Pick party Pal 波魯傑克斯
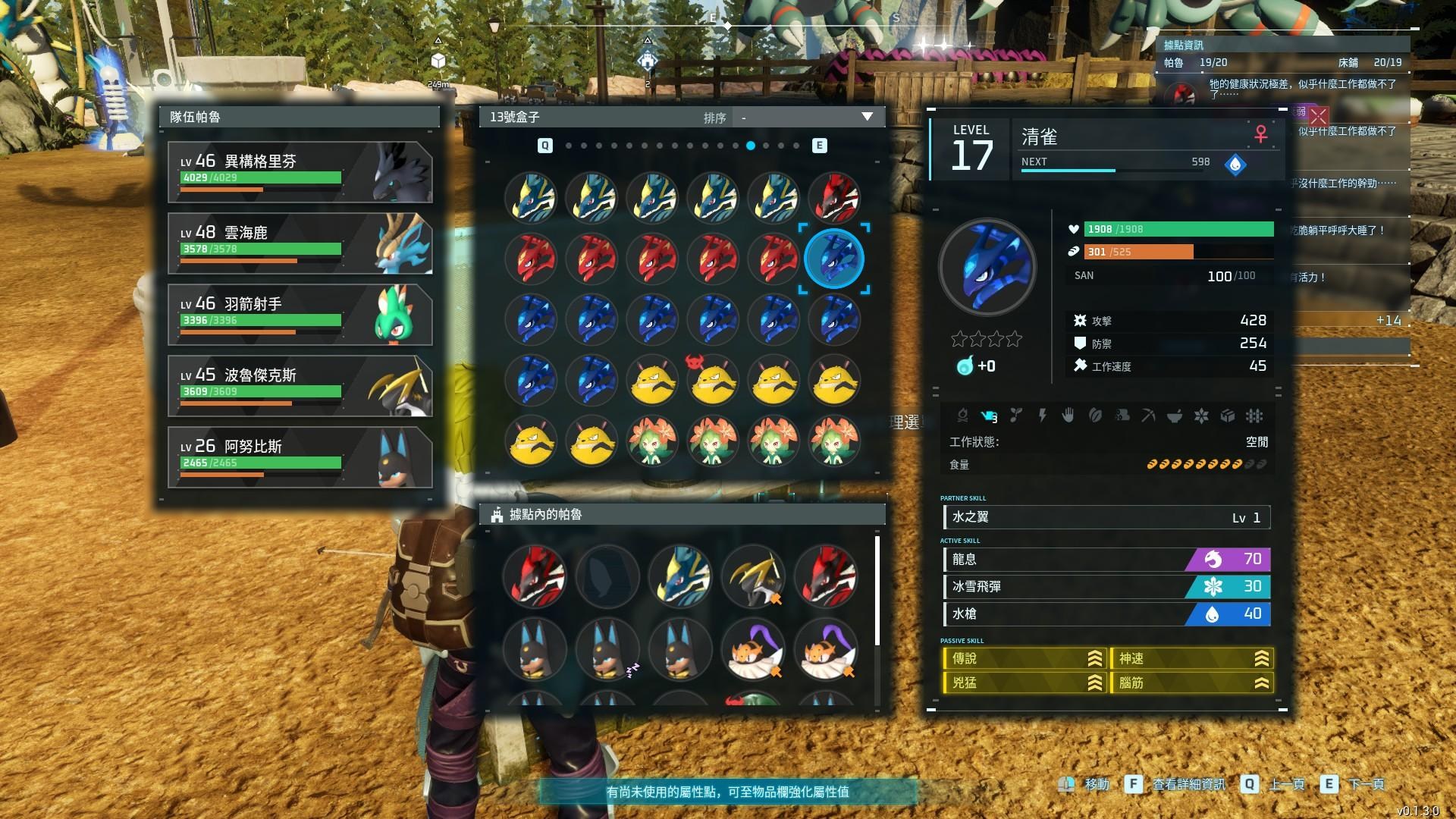Screen dimensions: 1456x819 point(300,386)
